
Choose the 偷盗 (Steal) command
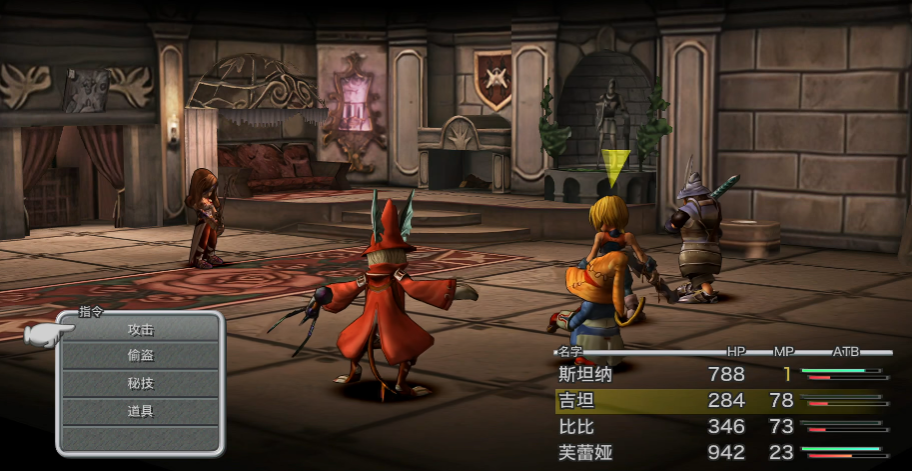[x=140, y=356]
